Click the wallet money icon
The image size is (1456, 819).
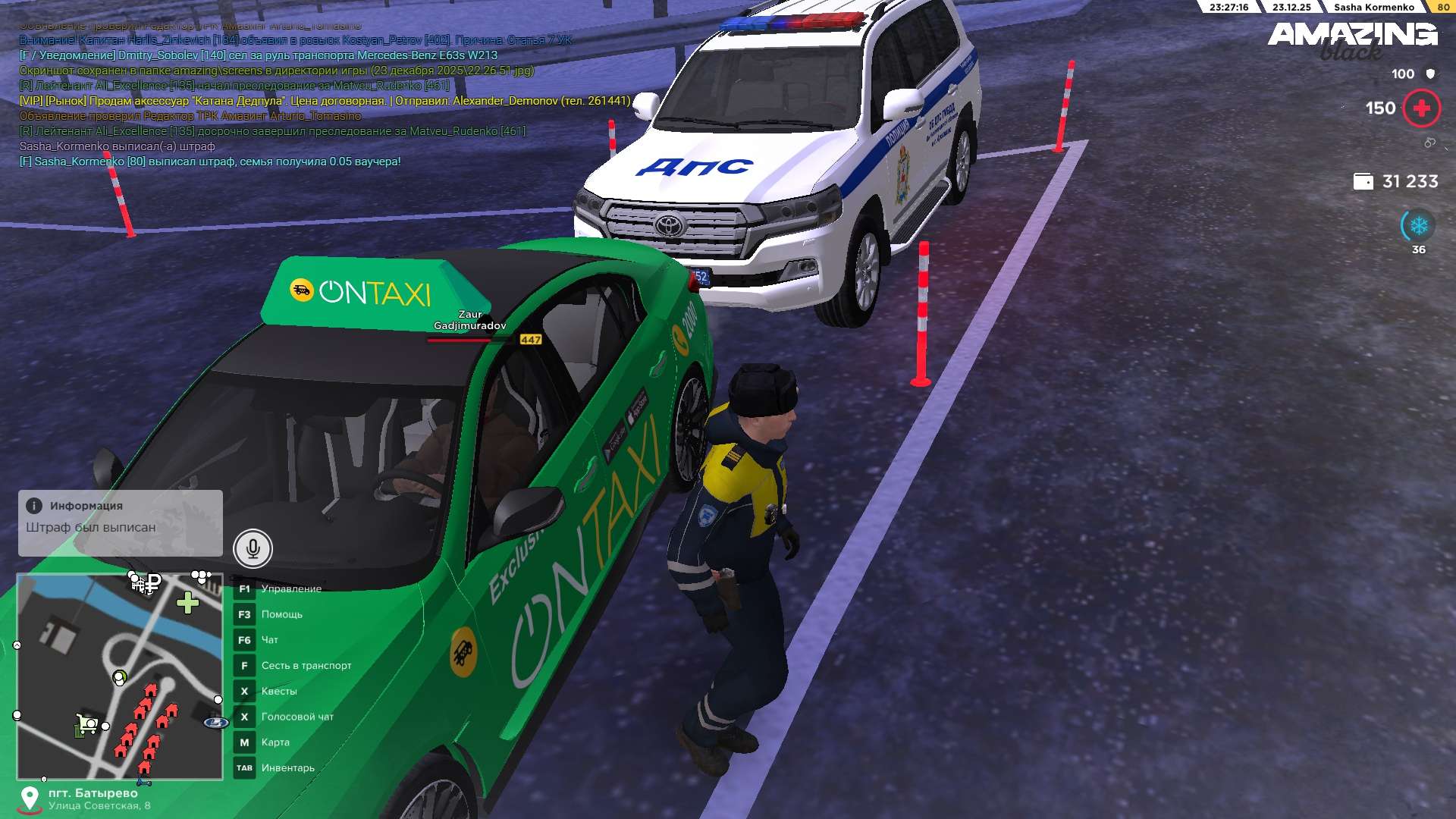point(1363,182)
